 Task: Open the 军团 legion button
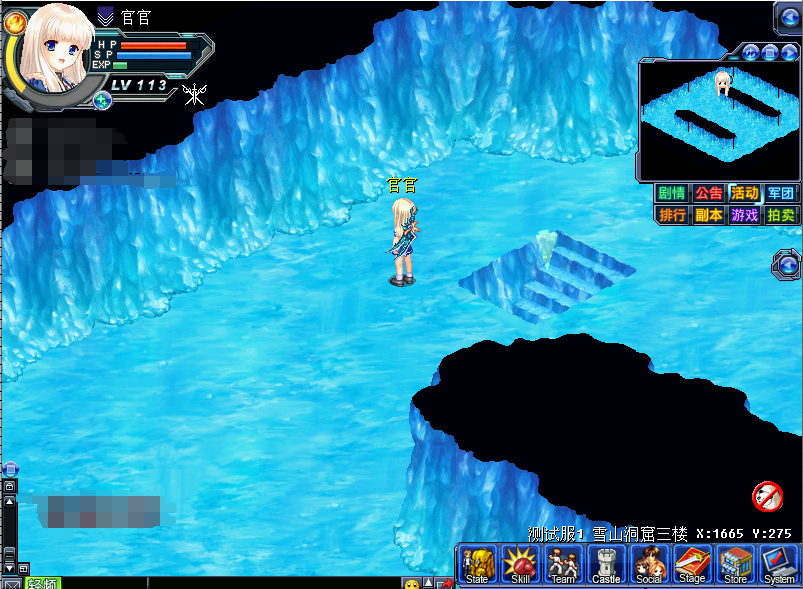tap(780, 194)
